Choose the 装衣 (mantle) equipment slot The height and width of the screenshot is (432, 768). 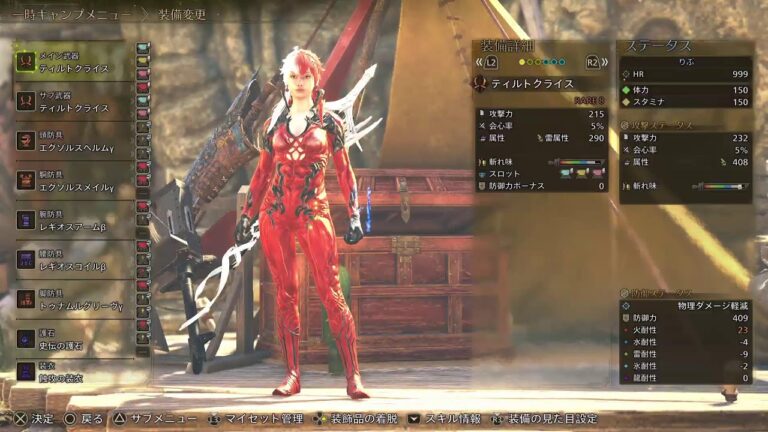[x=75, y=372]
